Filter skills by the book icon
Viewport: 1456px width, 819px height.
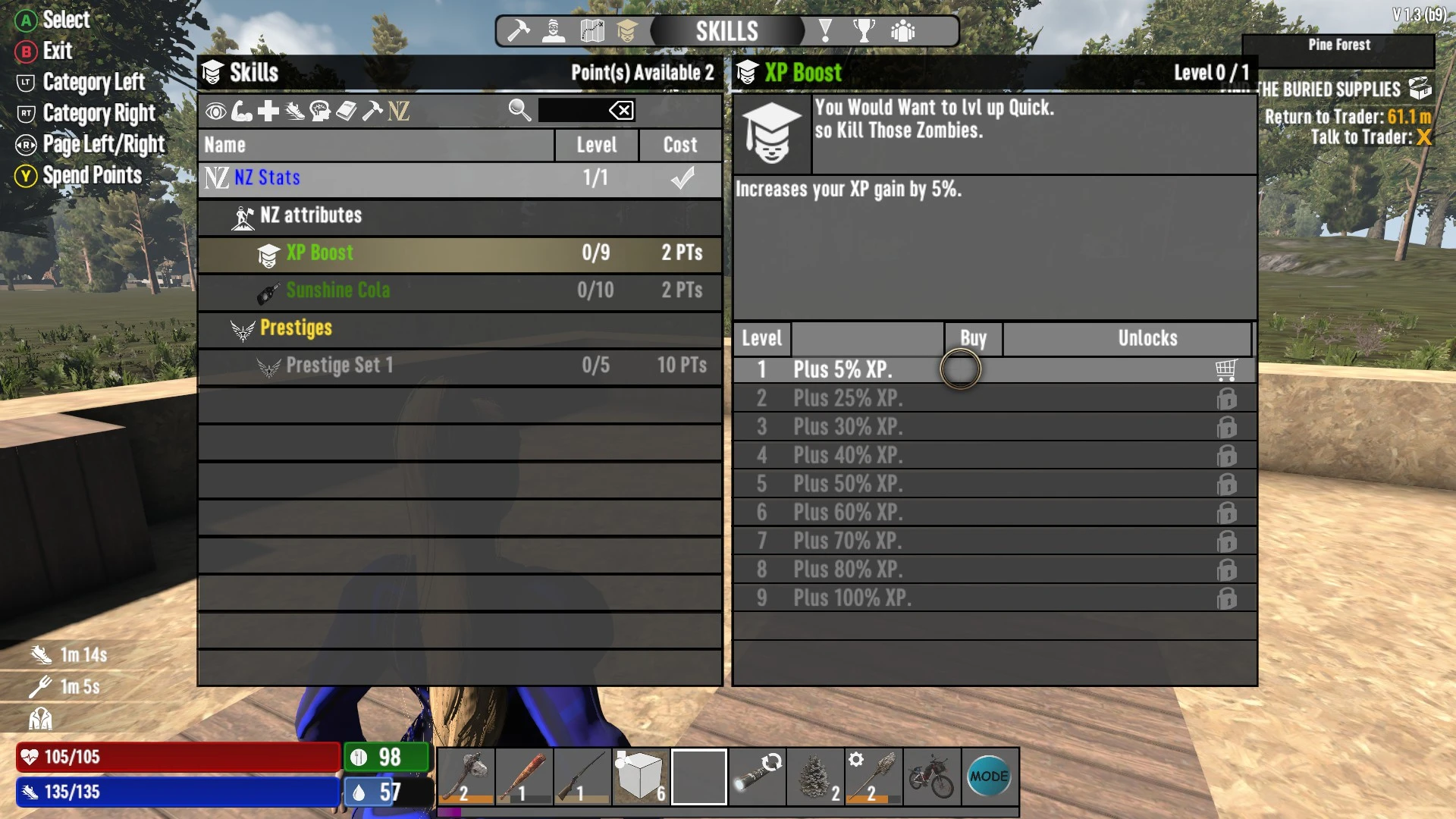346,111
